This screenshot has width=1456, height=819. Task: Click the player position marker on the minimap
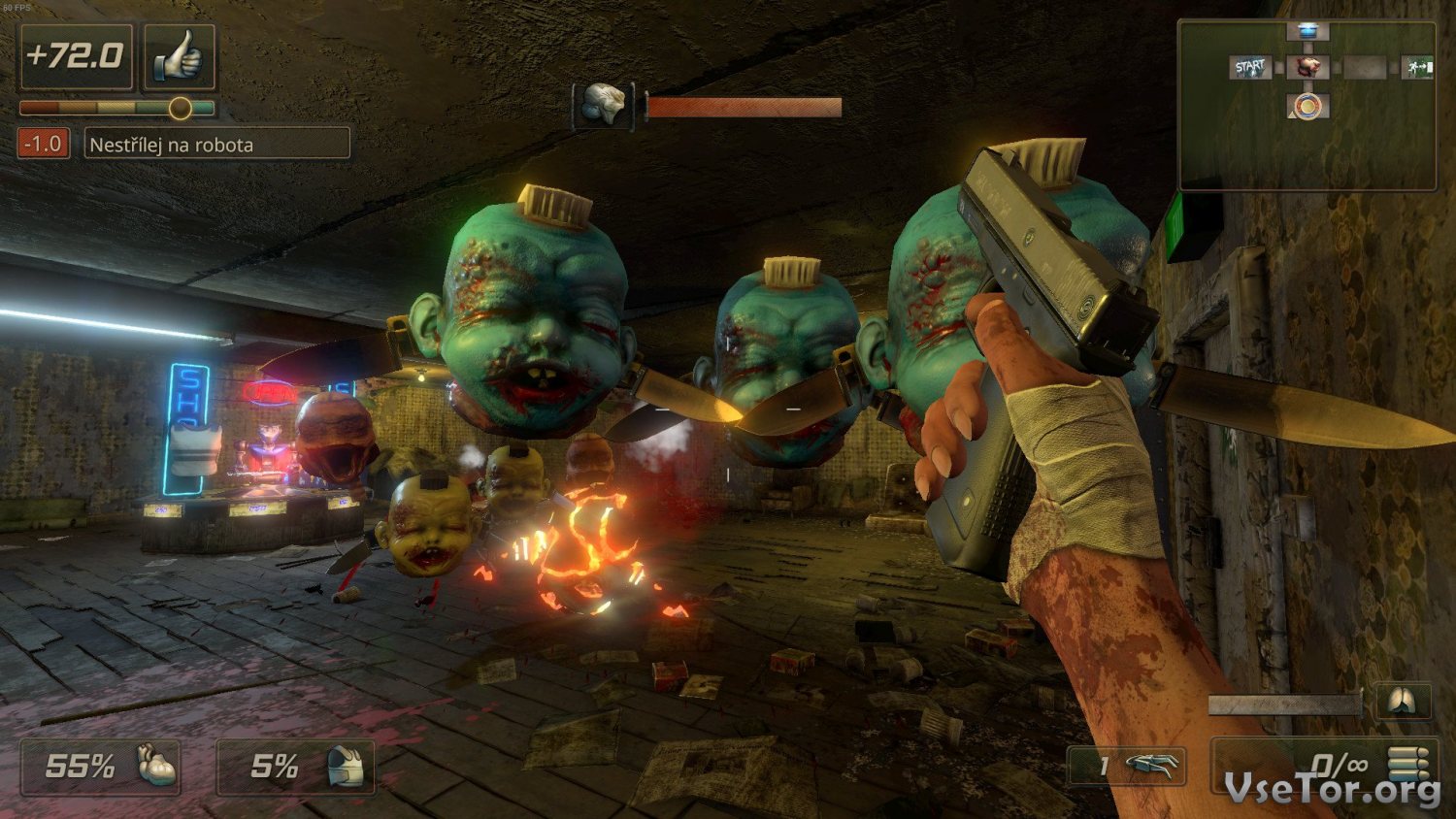point(1307,106)
